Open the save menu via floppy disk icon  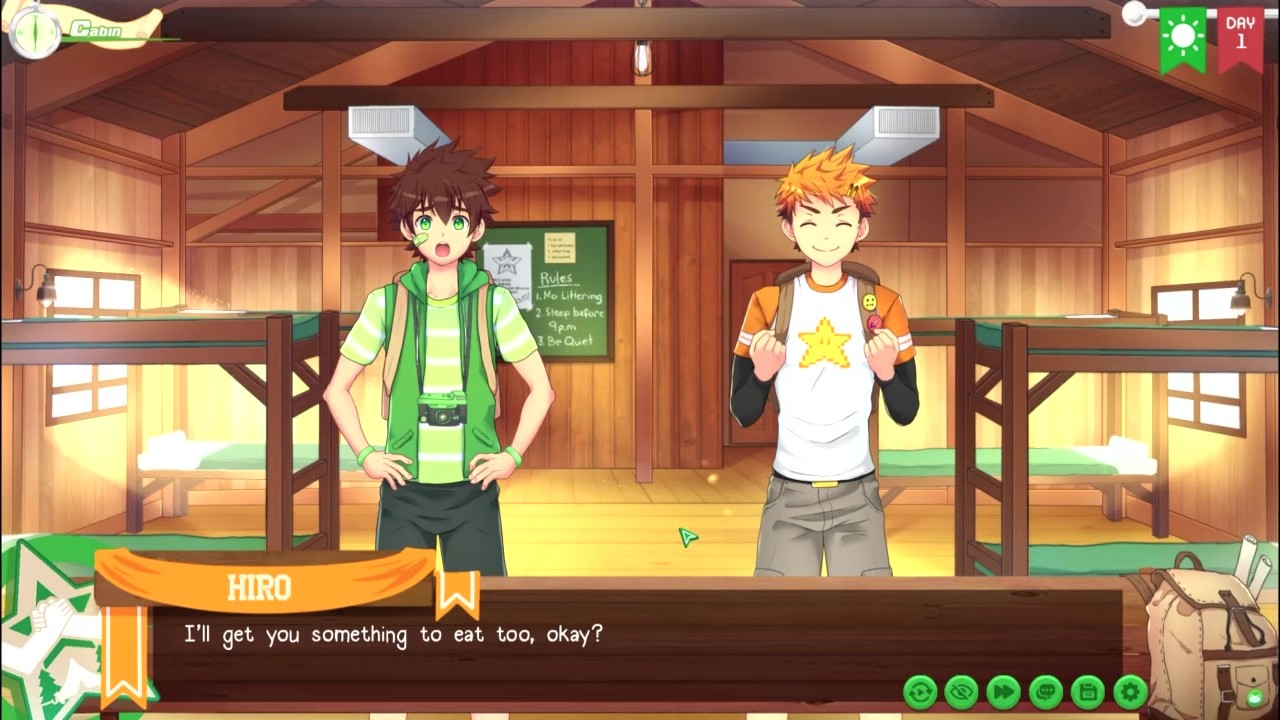1087,691
